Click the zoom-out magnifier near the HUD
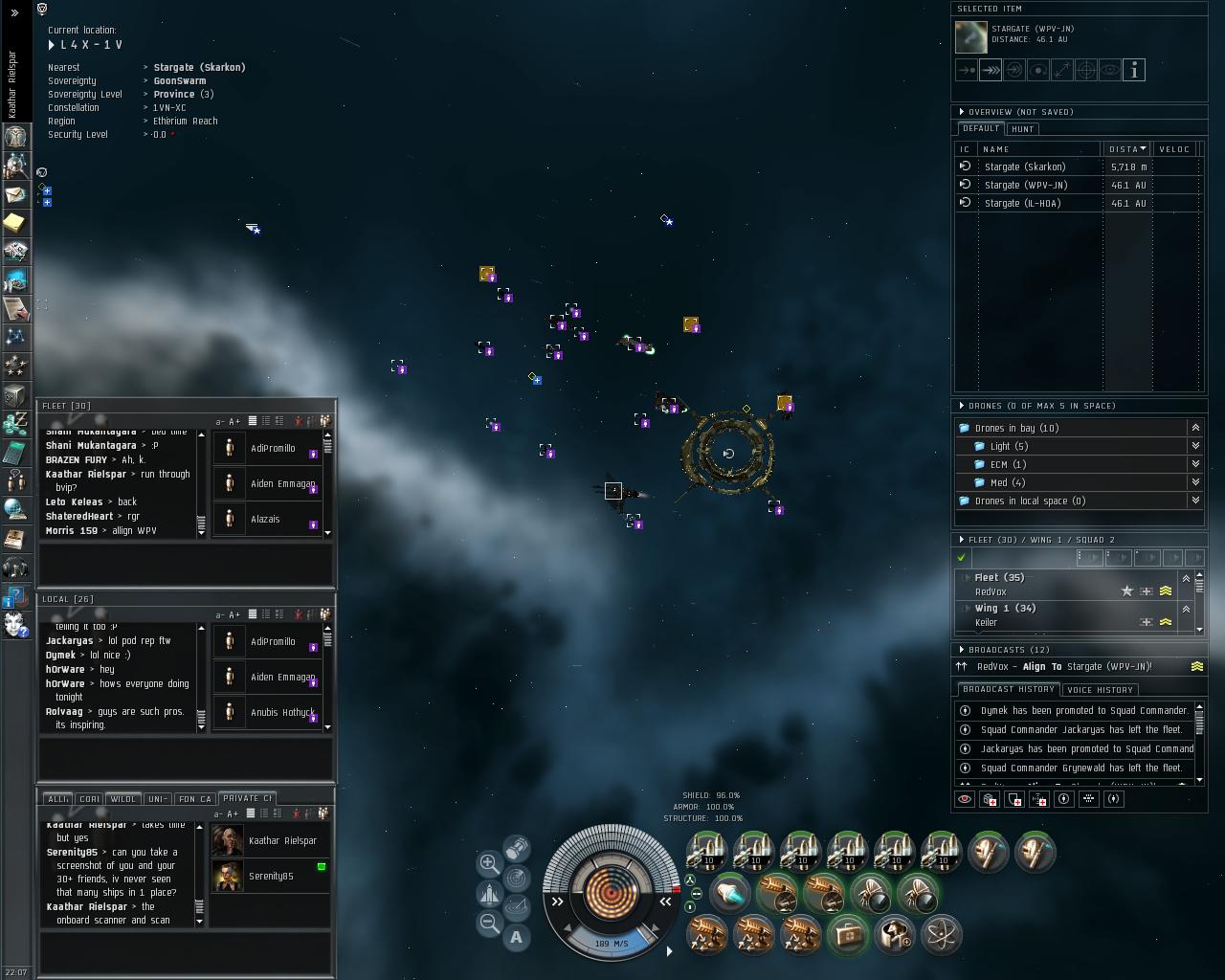Screen dimensions: 1225x980 coord(489,923)
